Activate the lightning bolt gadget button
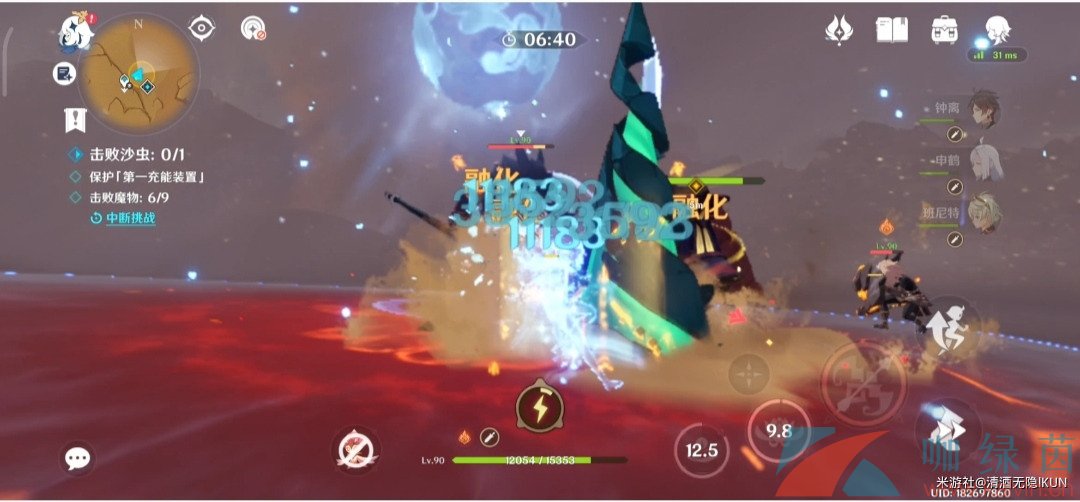 [x=538, y=407]
